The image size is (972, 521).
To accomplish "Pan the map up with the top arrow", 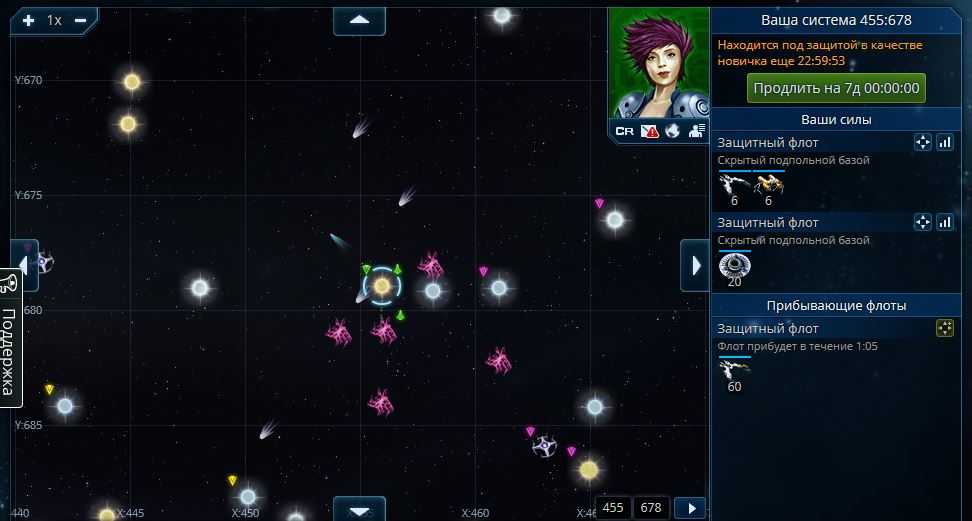I will point(359,20).
